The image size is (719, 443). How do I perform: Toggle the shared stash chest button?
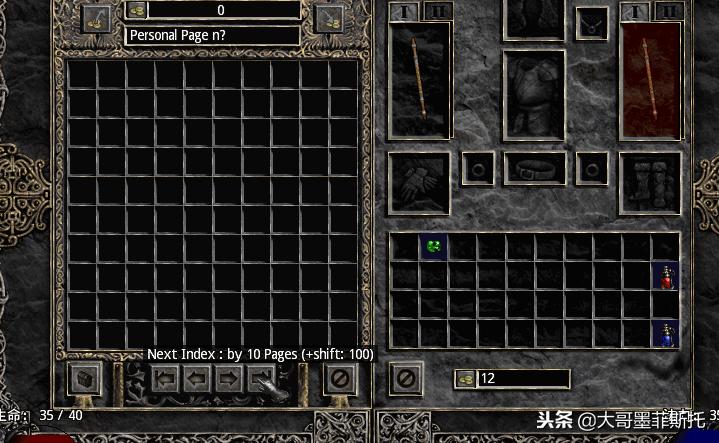(x=84, y=378)
